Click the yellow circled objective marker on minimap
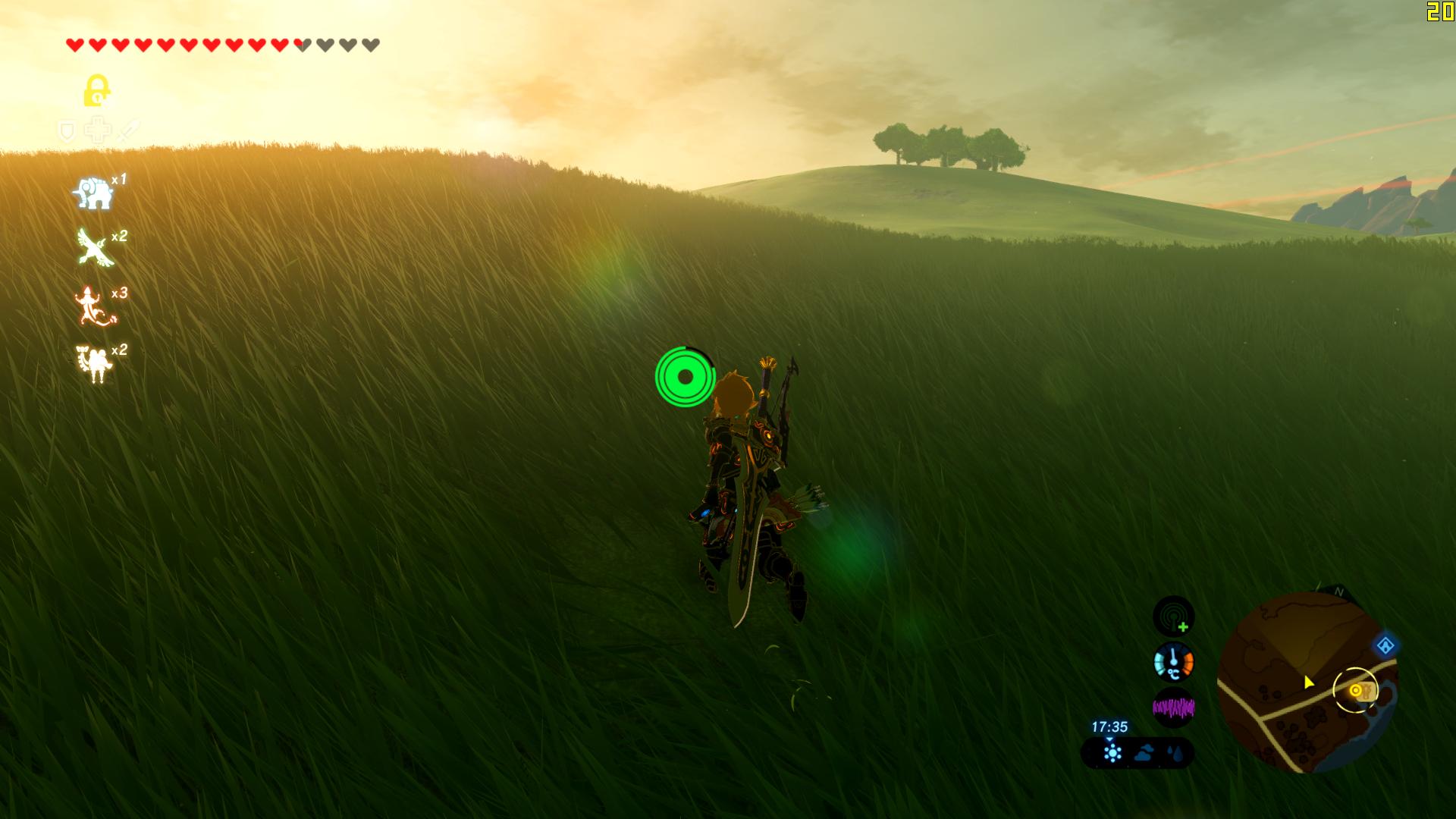The image size is (1456, 819). [x=1355, y=690]
